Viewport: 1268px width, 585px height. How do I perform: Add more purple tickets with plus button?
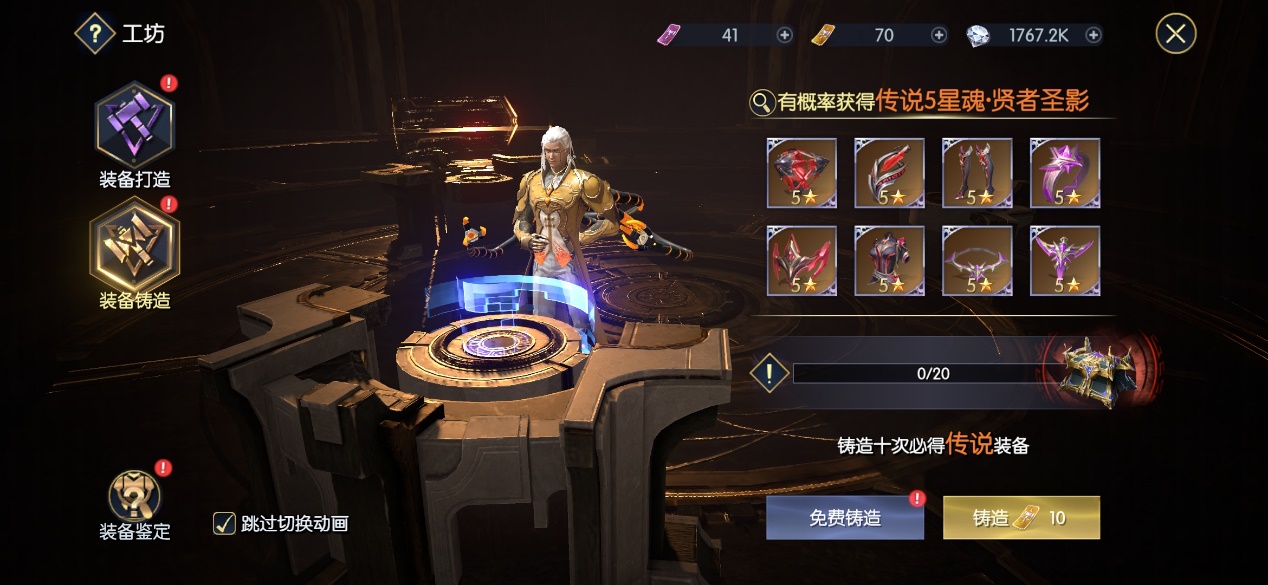click(x=785, y=35)
